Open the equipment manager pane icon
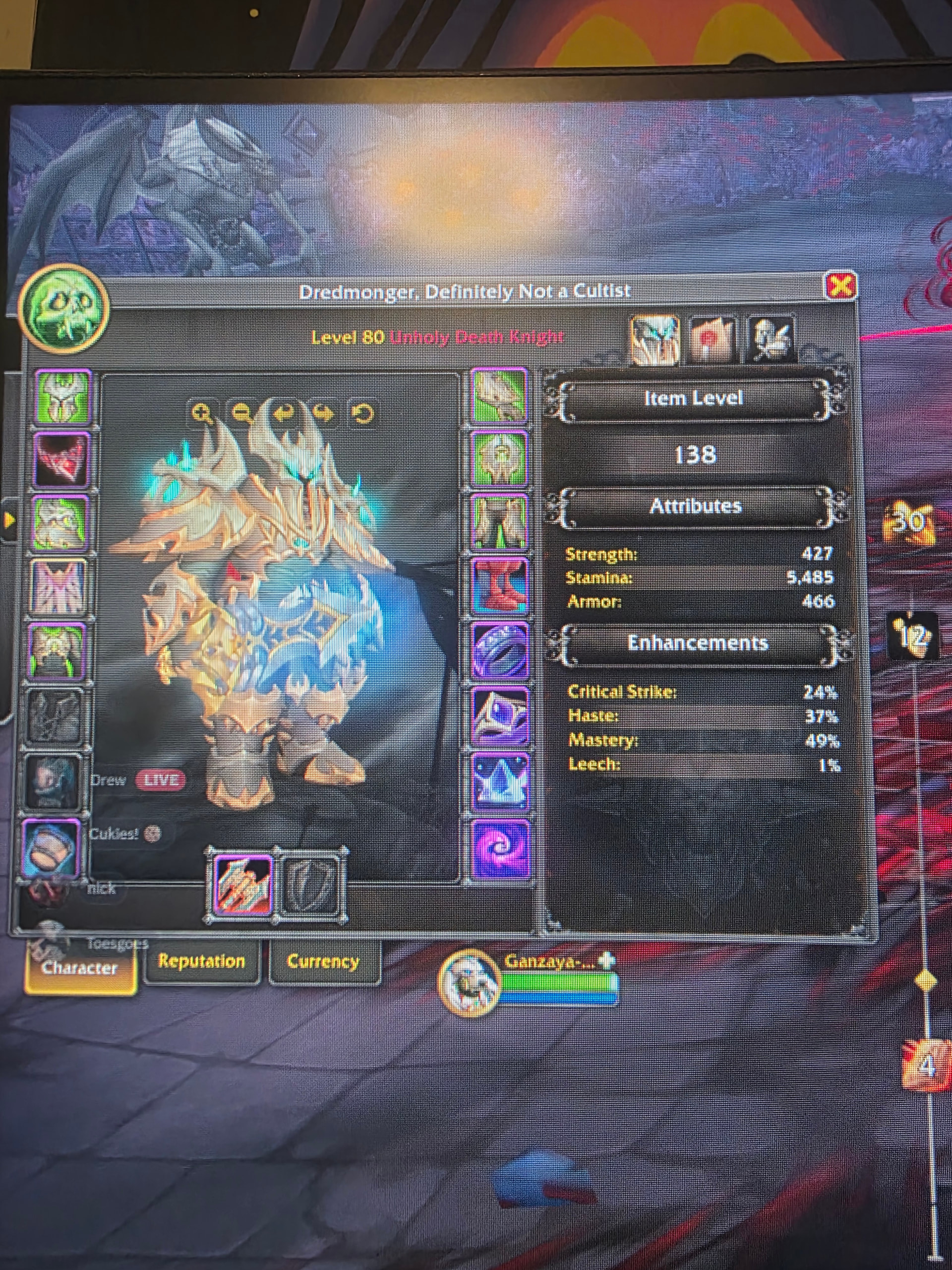 [771, 340]
